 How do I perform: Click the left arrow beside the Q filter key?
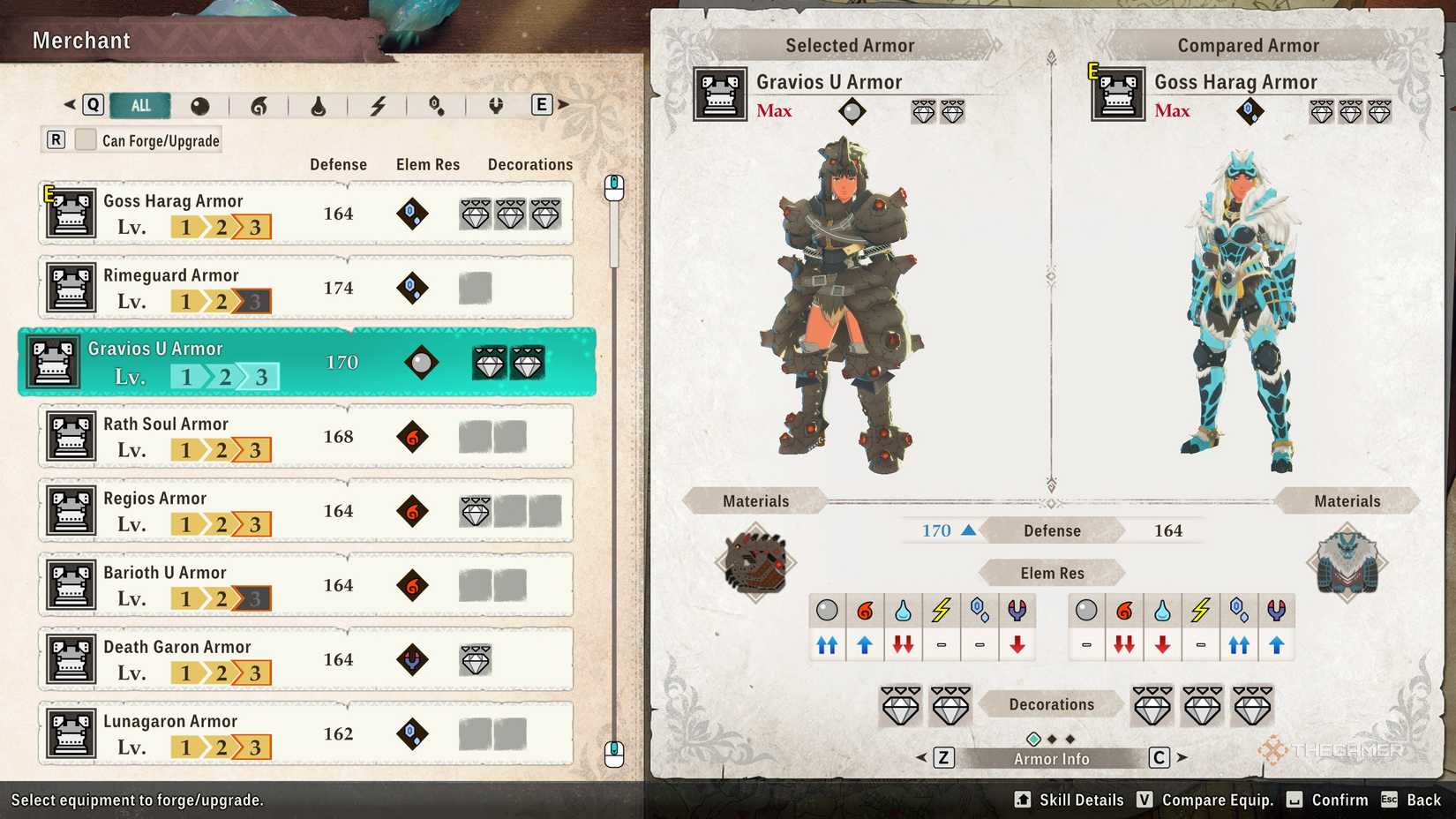[x=71, y=103]
